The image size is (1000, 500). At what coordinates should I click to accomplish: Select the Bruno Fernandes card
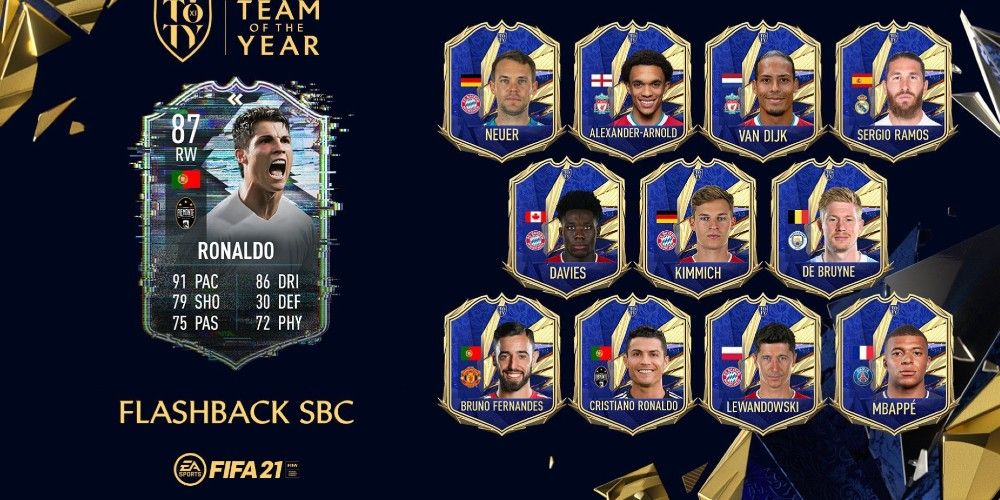[500, 360]
